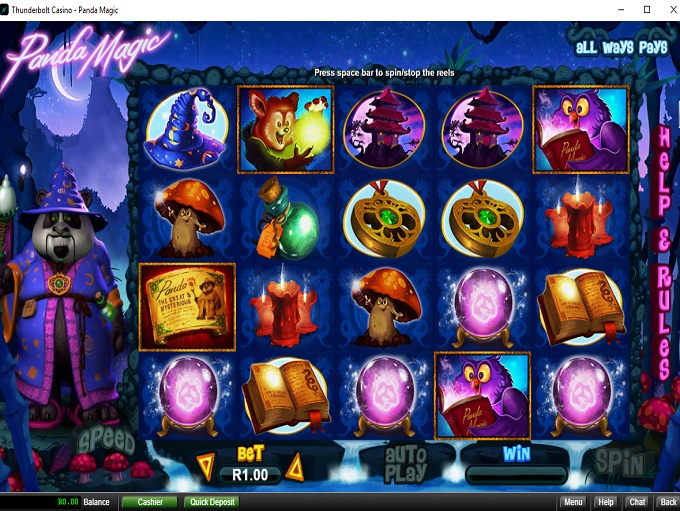Toggle the Speed button
680x511 pixels.
[106, 440]
